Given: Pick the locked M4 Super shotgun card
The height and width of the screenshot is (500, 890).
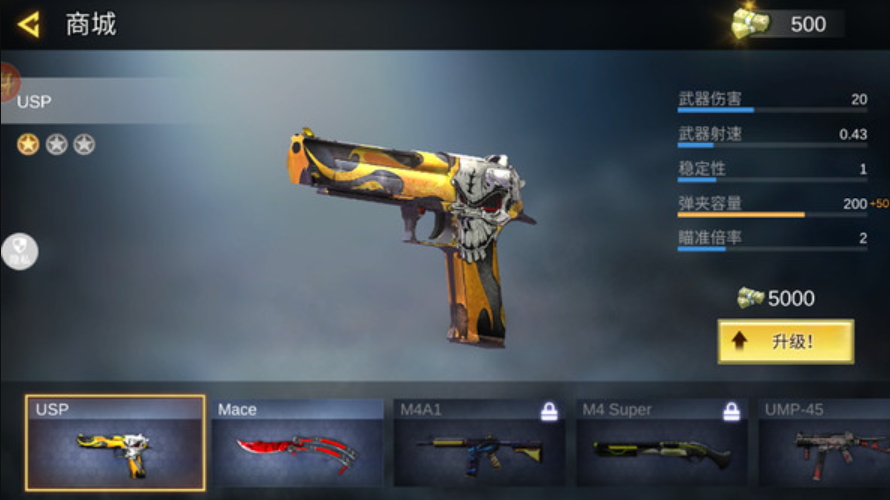Looking at the screenshot, I should point(661,443).
